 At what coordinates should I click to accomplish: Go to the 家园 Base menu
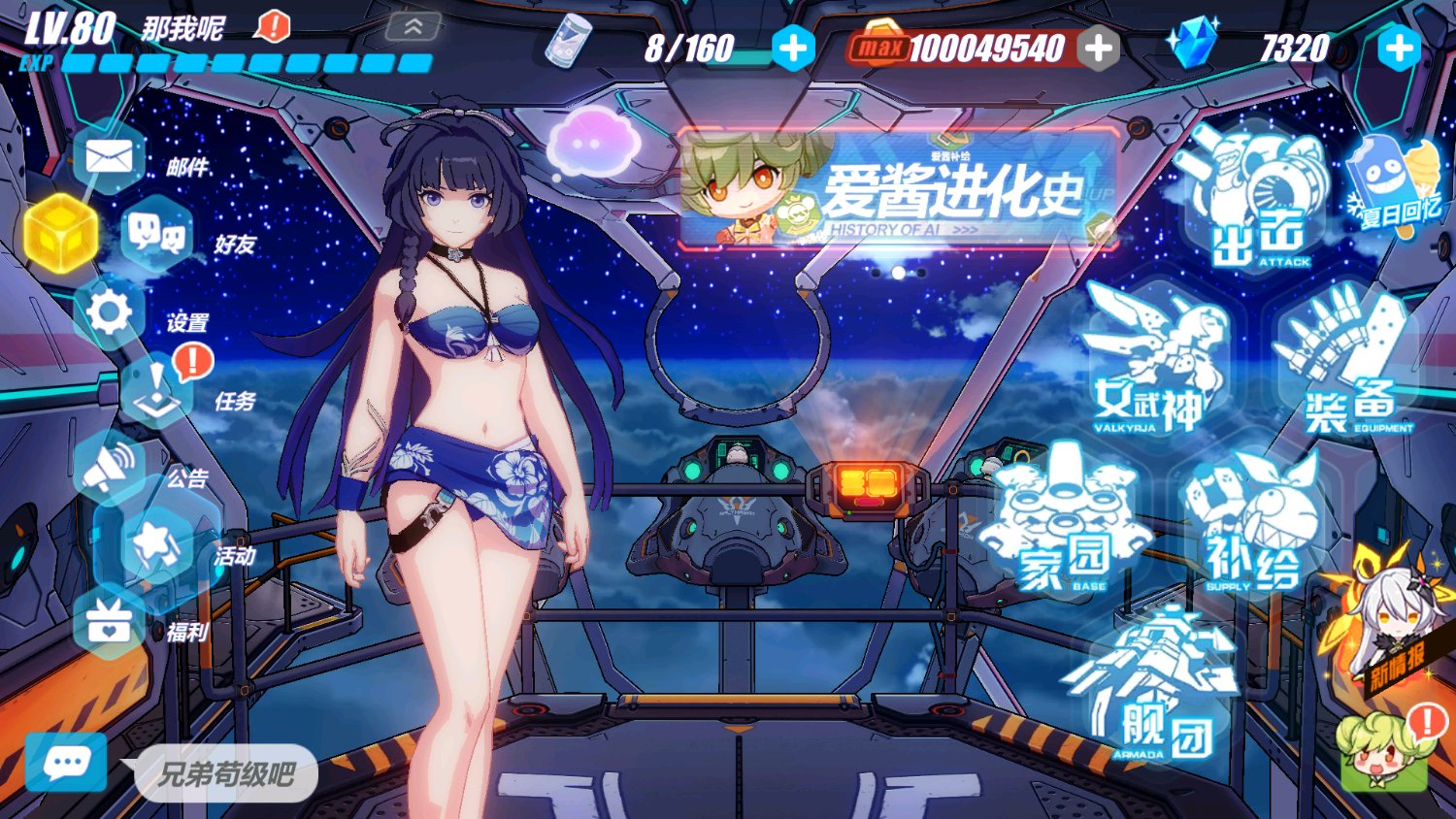1065,524
